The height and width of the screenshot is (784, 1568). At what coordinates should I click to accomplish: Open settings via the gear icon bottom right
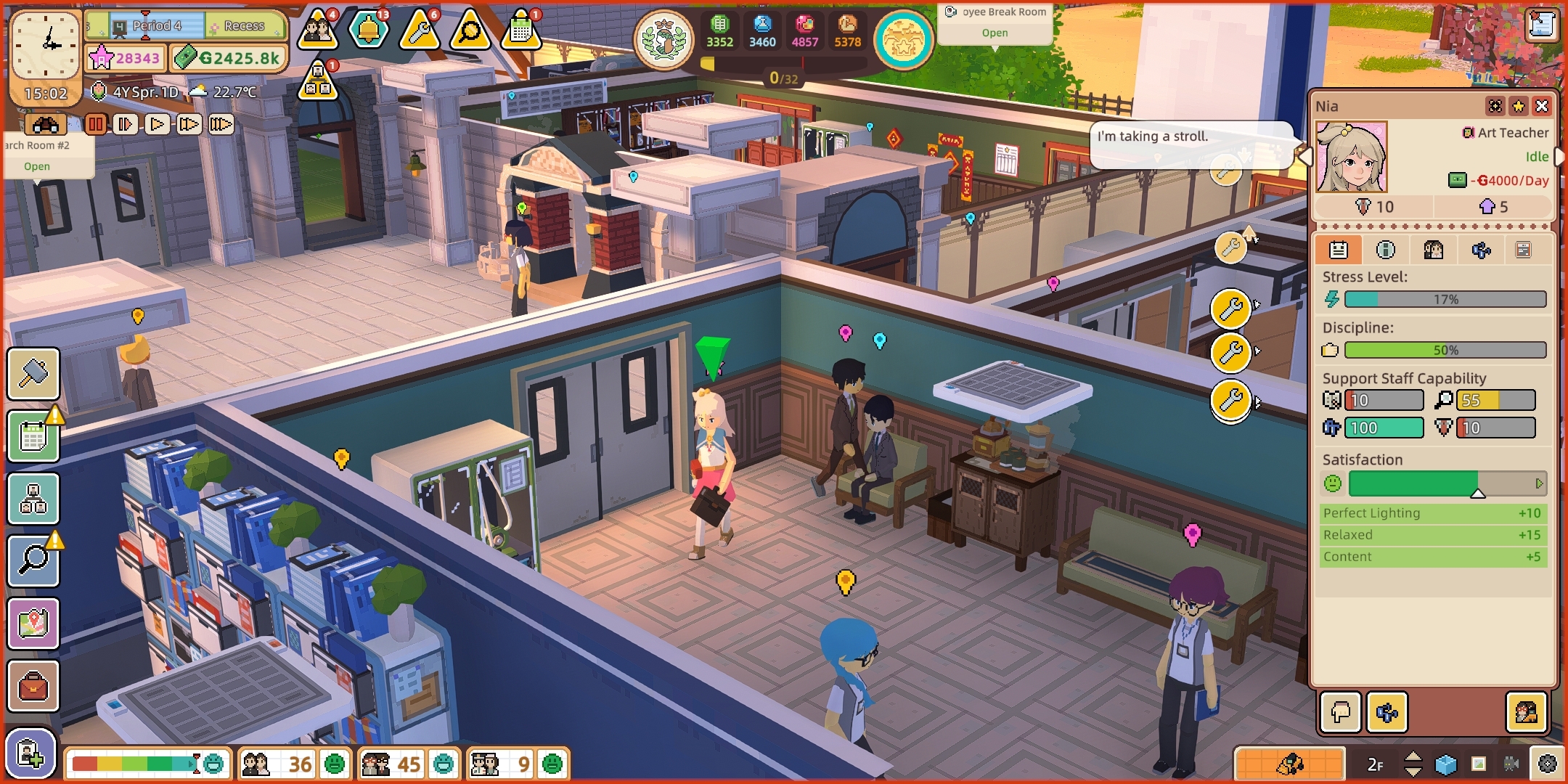pos(1547,764)
